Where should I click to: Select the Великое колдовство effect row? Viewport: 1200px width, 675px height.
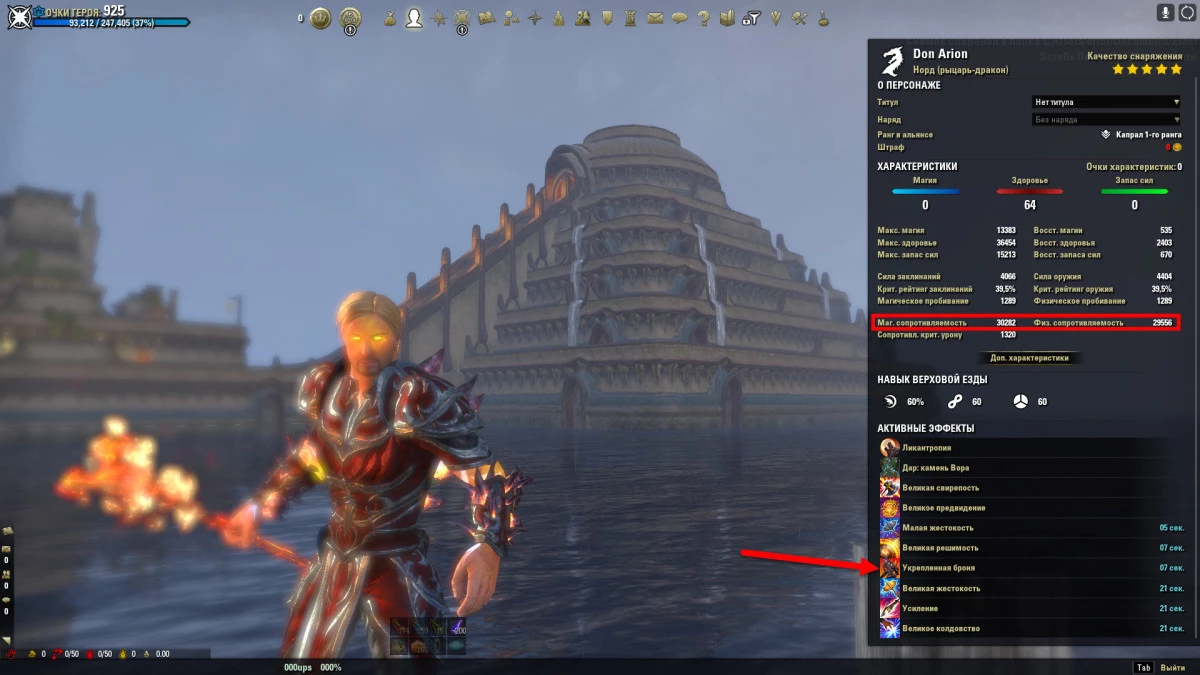click(1030, 629)
